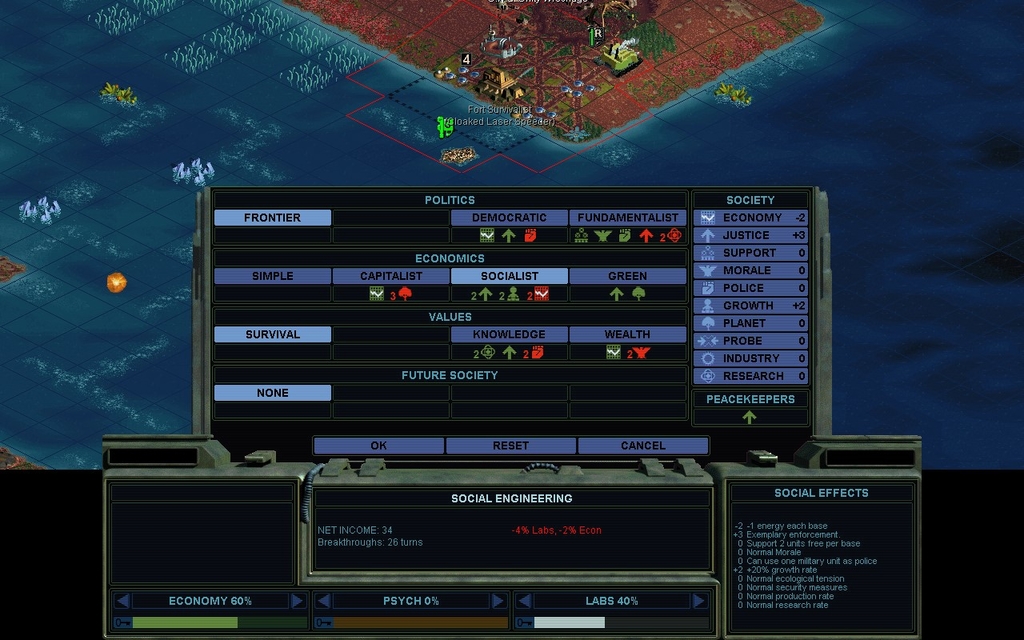The image size is (1024, 640).
Task: Decrease Labs allocation with left arrow
Action: pos(523,601)
